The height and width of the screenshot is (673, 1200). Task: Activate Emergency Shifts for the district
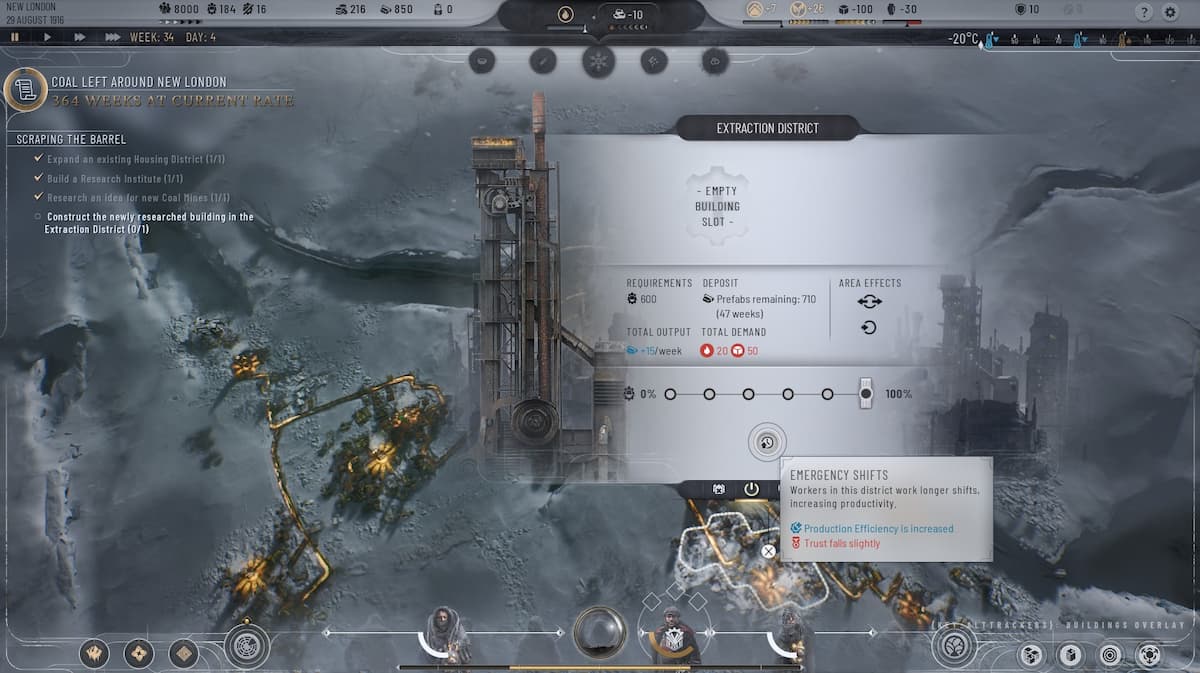click(x=767, y=442)
